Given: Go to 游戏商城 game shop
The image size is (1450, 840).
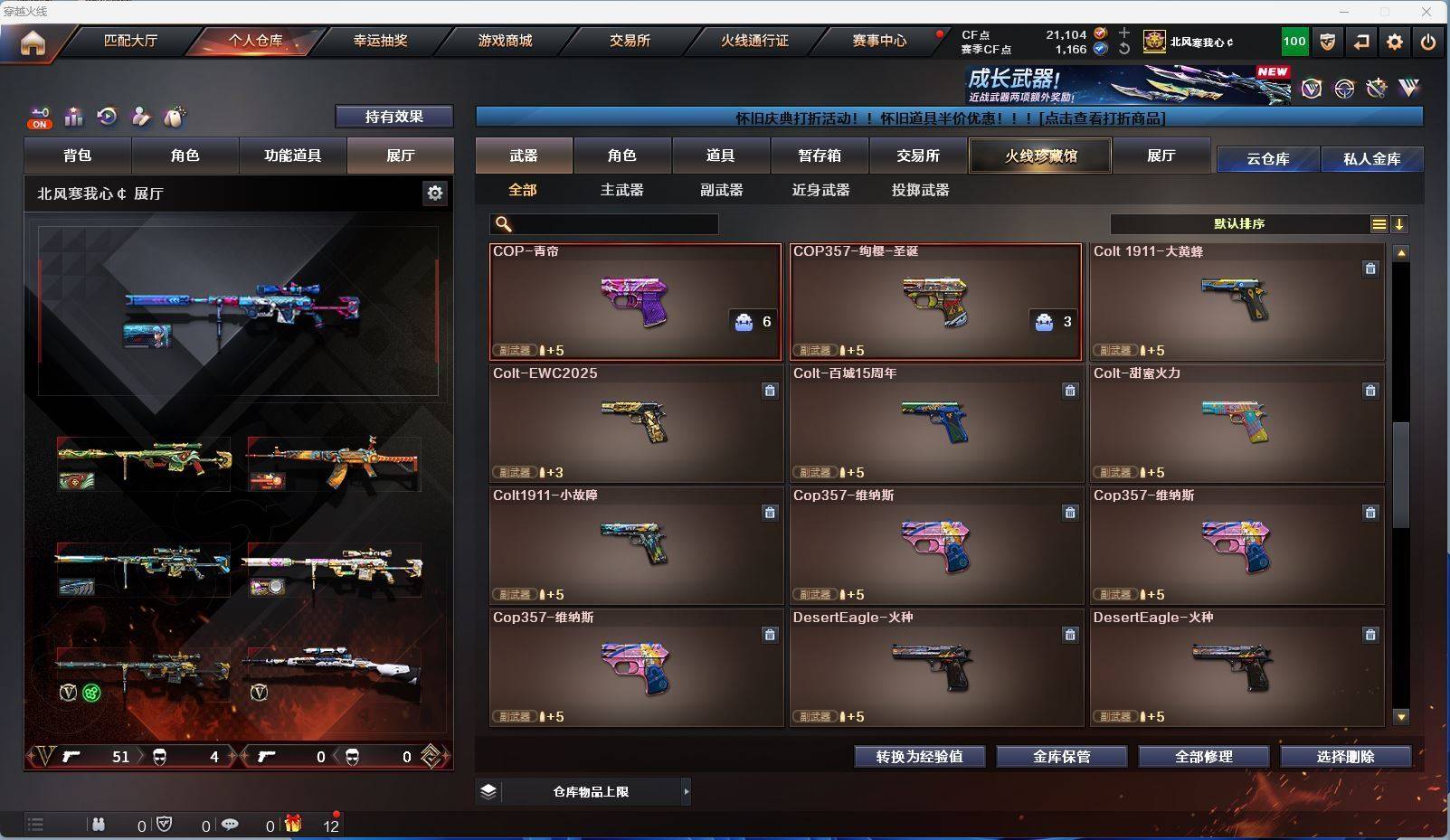Looking at the screenshot, I should (x=505, y=41).
